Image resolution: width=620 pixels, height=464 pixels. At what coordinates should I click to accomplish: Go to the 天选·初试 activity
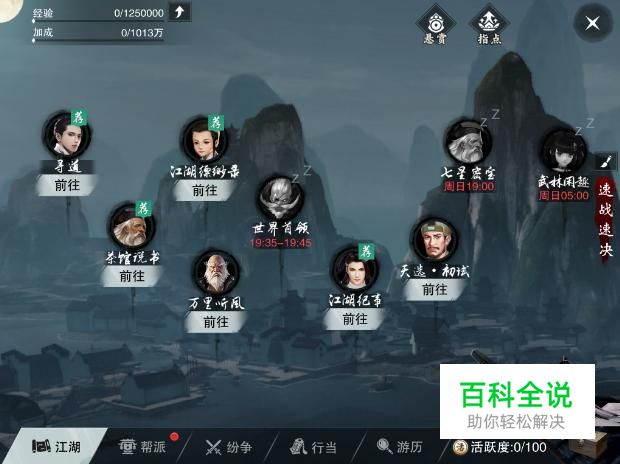(x=434, y=288)
